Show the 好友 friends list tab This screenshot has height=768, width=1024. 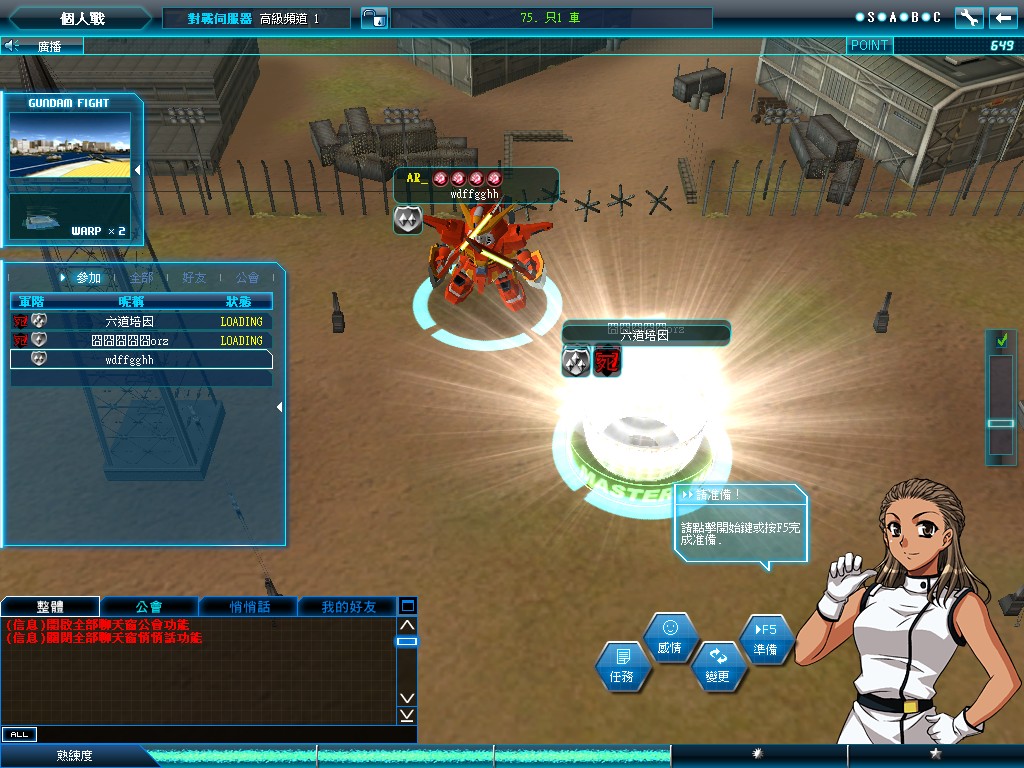point(195,278)
